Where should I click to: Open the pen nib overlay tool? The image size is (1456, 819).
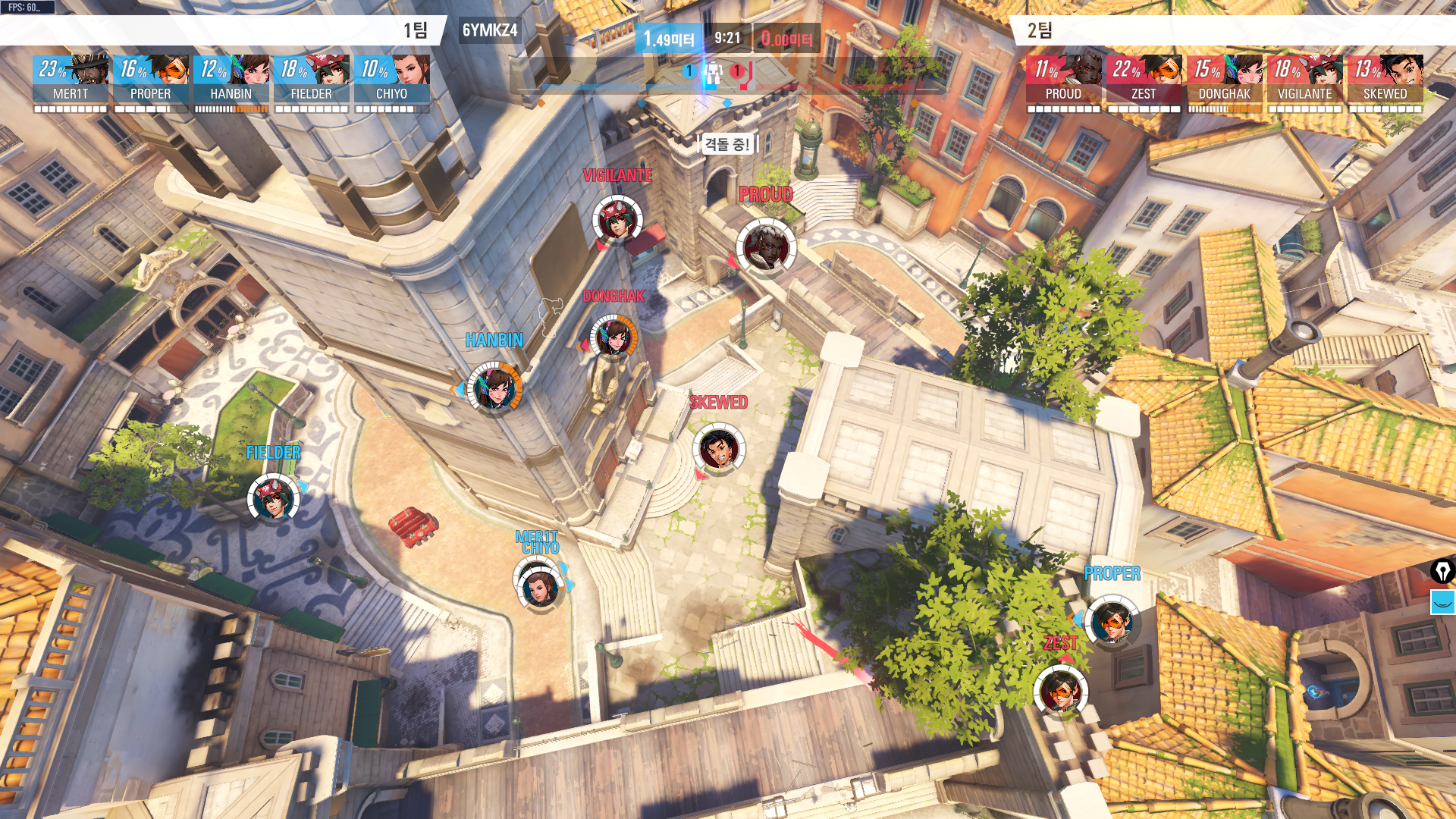[x=1442, y=570]
